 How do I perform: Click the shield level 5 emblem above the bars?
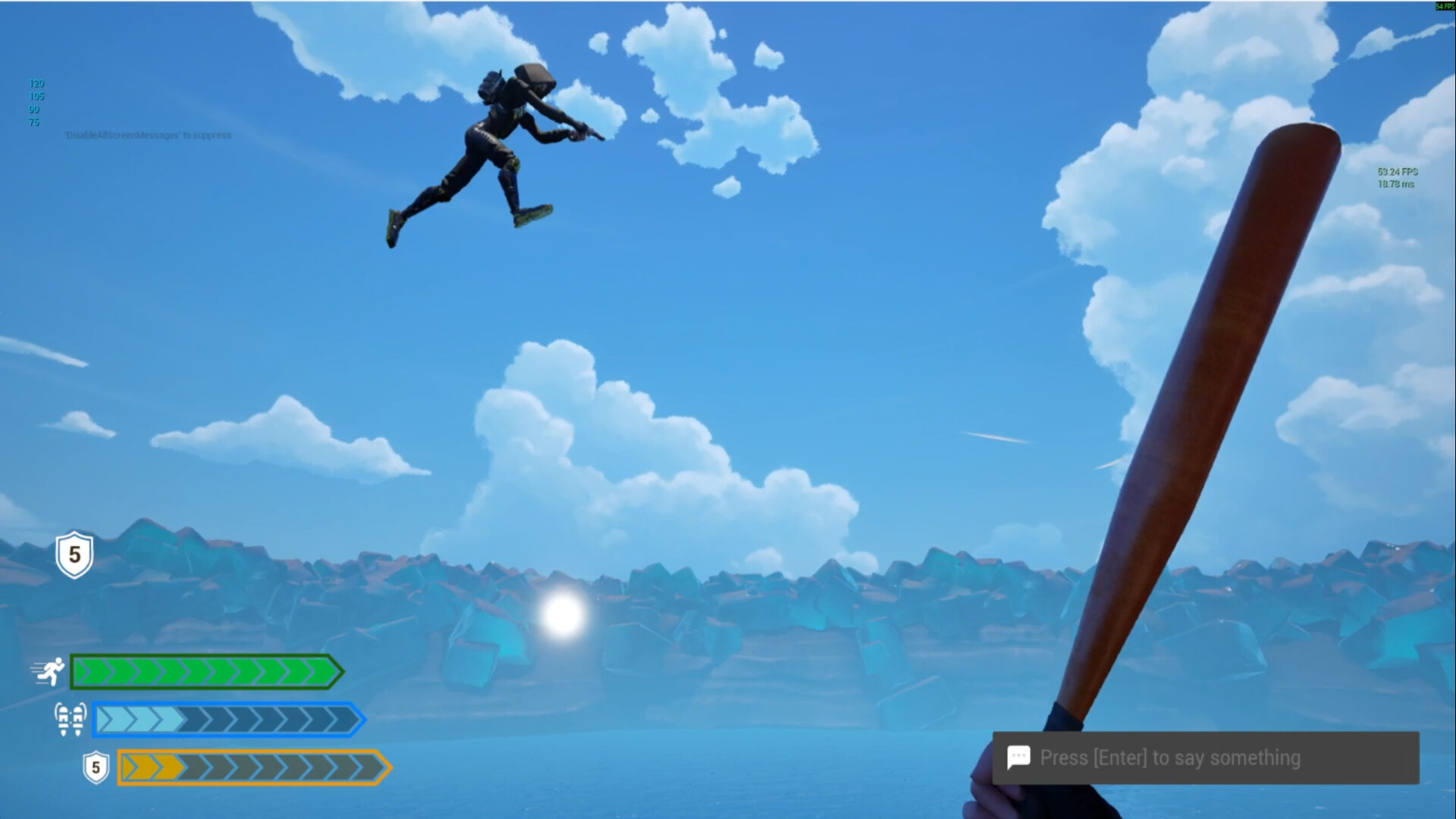(x=74, y=554)
